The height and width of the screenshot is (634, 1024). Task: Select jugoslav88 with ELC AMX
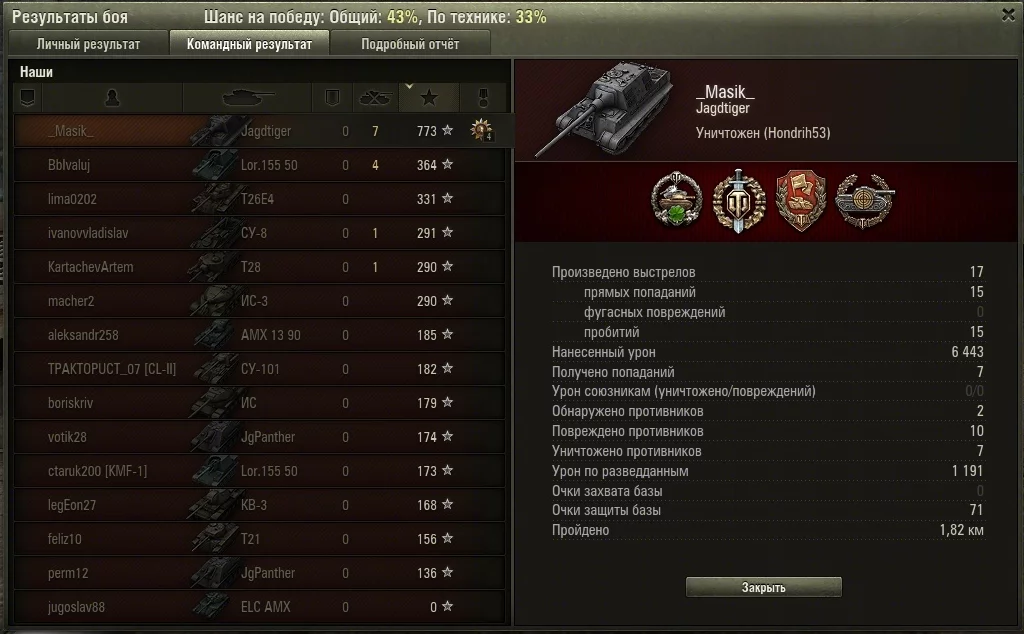click(x=260, y=607)
